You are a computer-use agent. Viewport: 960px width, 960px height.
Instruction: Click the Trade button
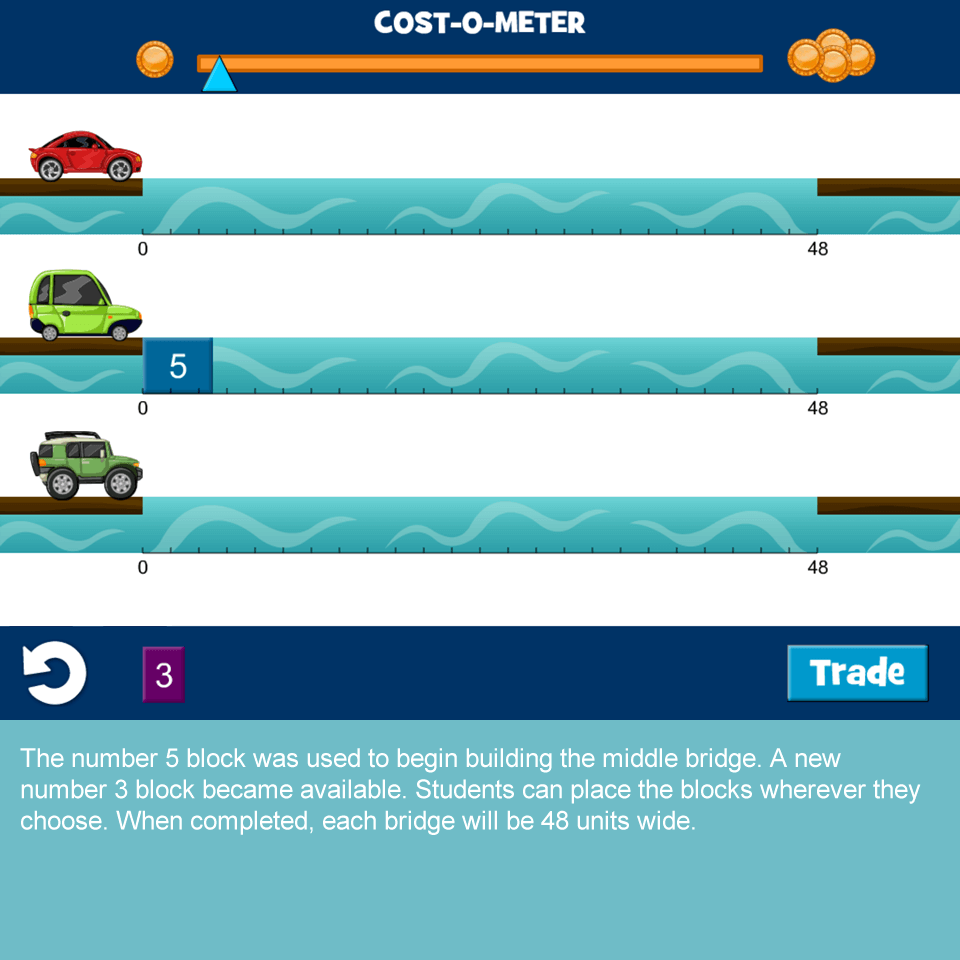coord(857,672)
